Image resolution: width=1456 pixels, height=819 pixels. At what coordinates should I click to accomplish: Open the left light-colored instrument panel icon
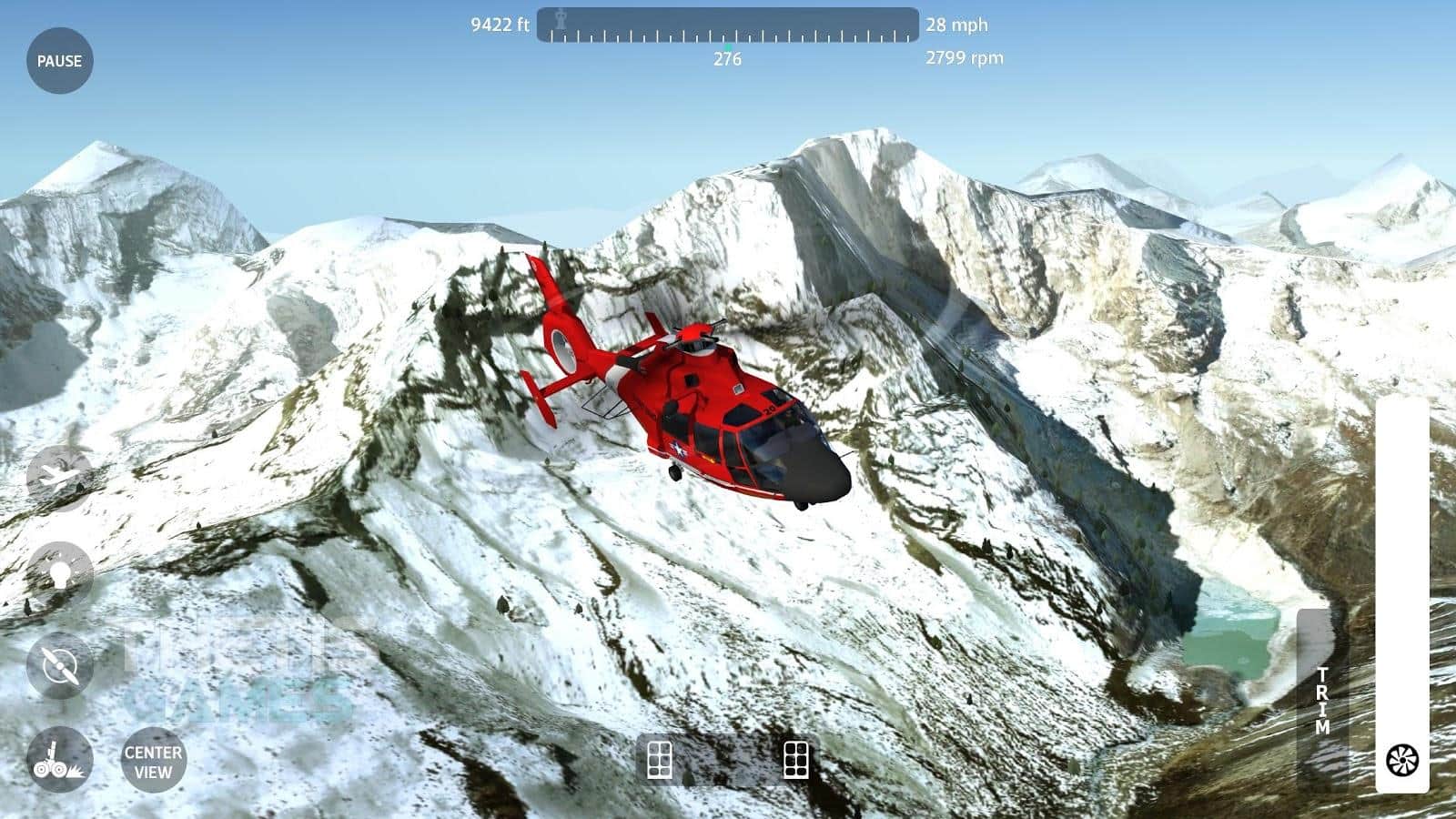coord(660,760)
